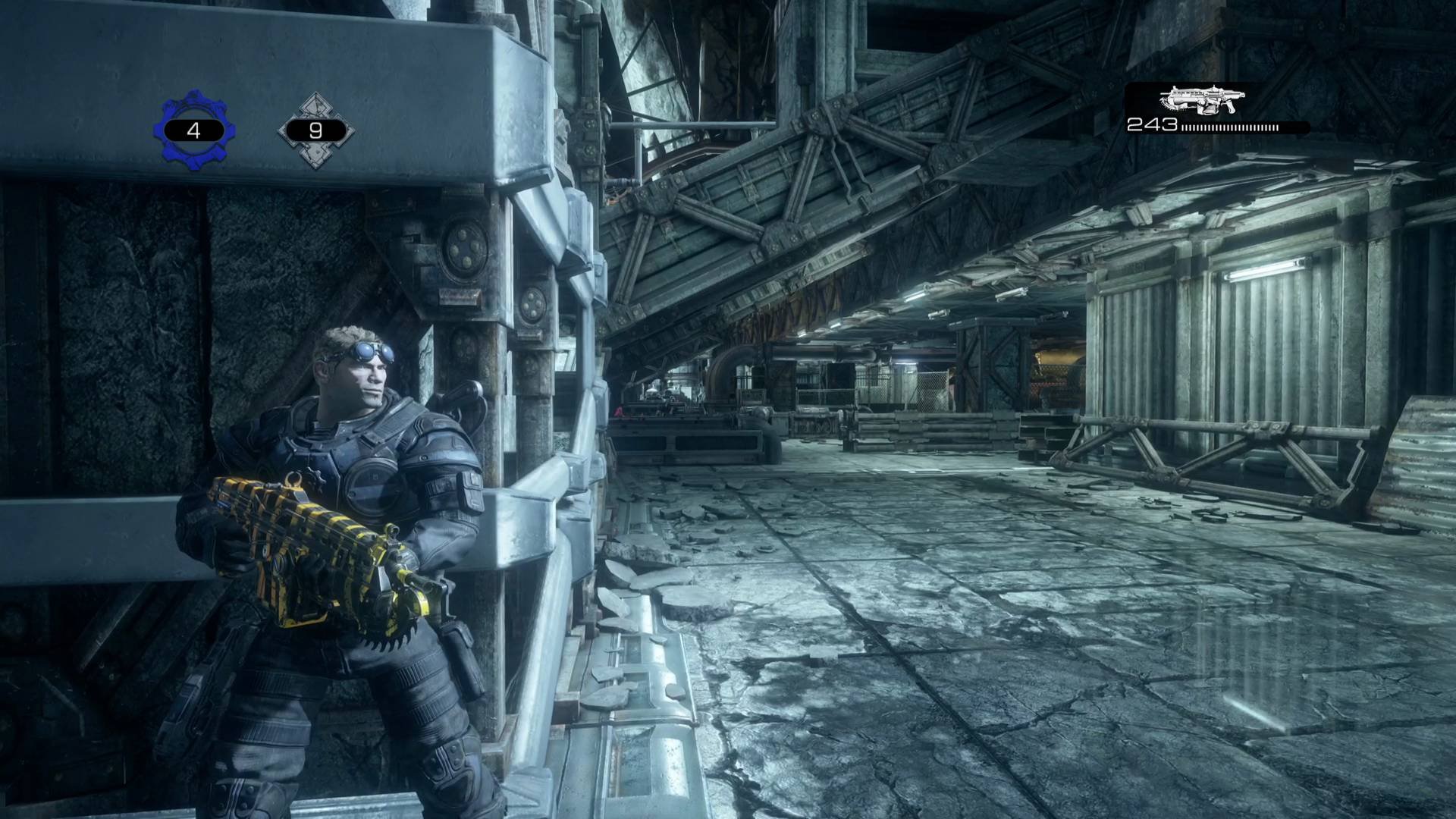Select the grey diamond team emblem
Screen dimensions: 1456x819
pyautogui.click(x=315, y=130)
